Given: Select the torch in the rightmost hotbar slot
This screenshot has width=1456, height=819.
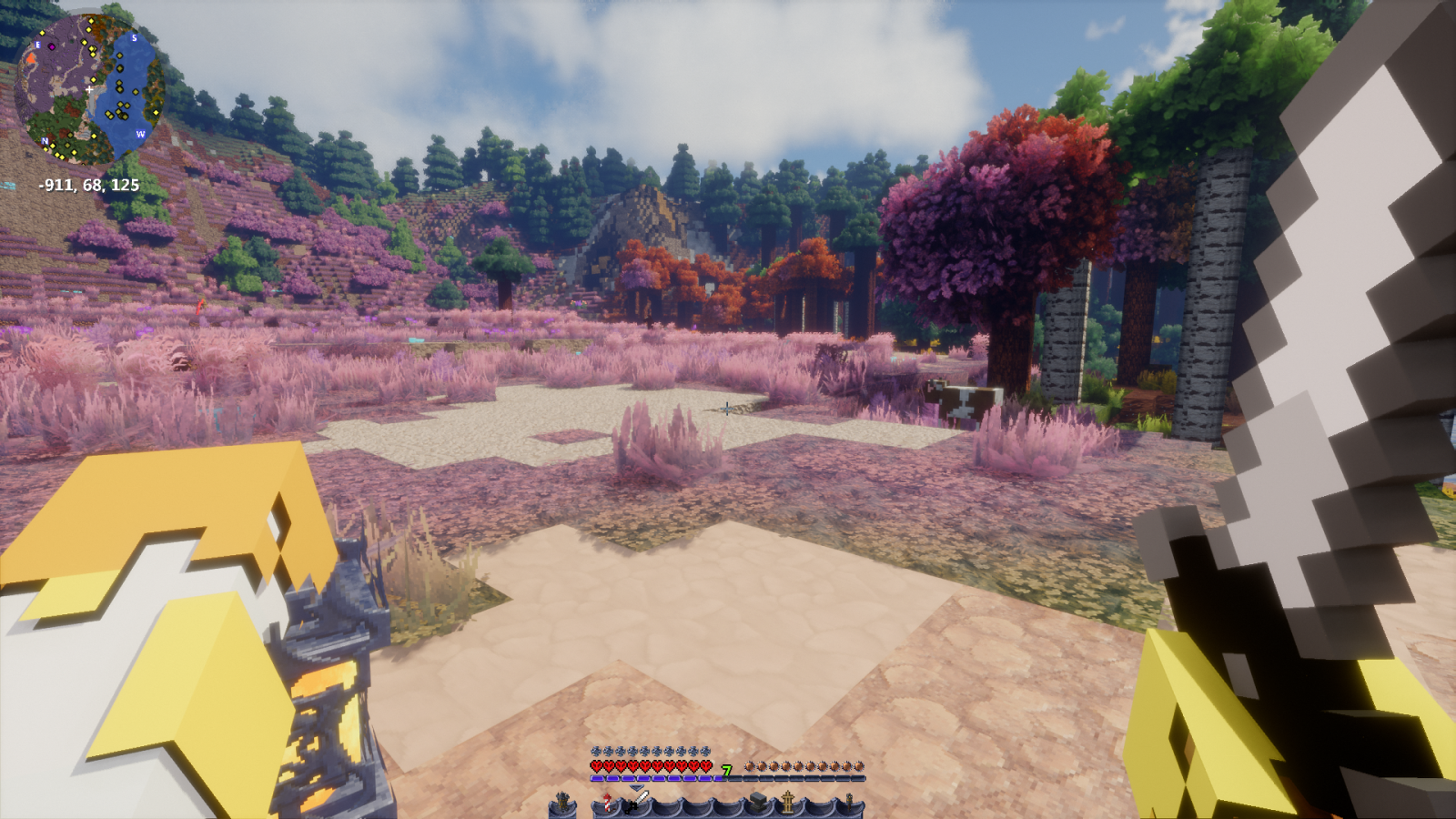Looking at the screenshot, I should [x=850, y=803].
